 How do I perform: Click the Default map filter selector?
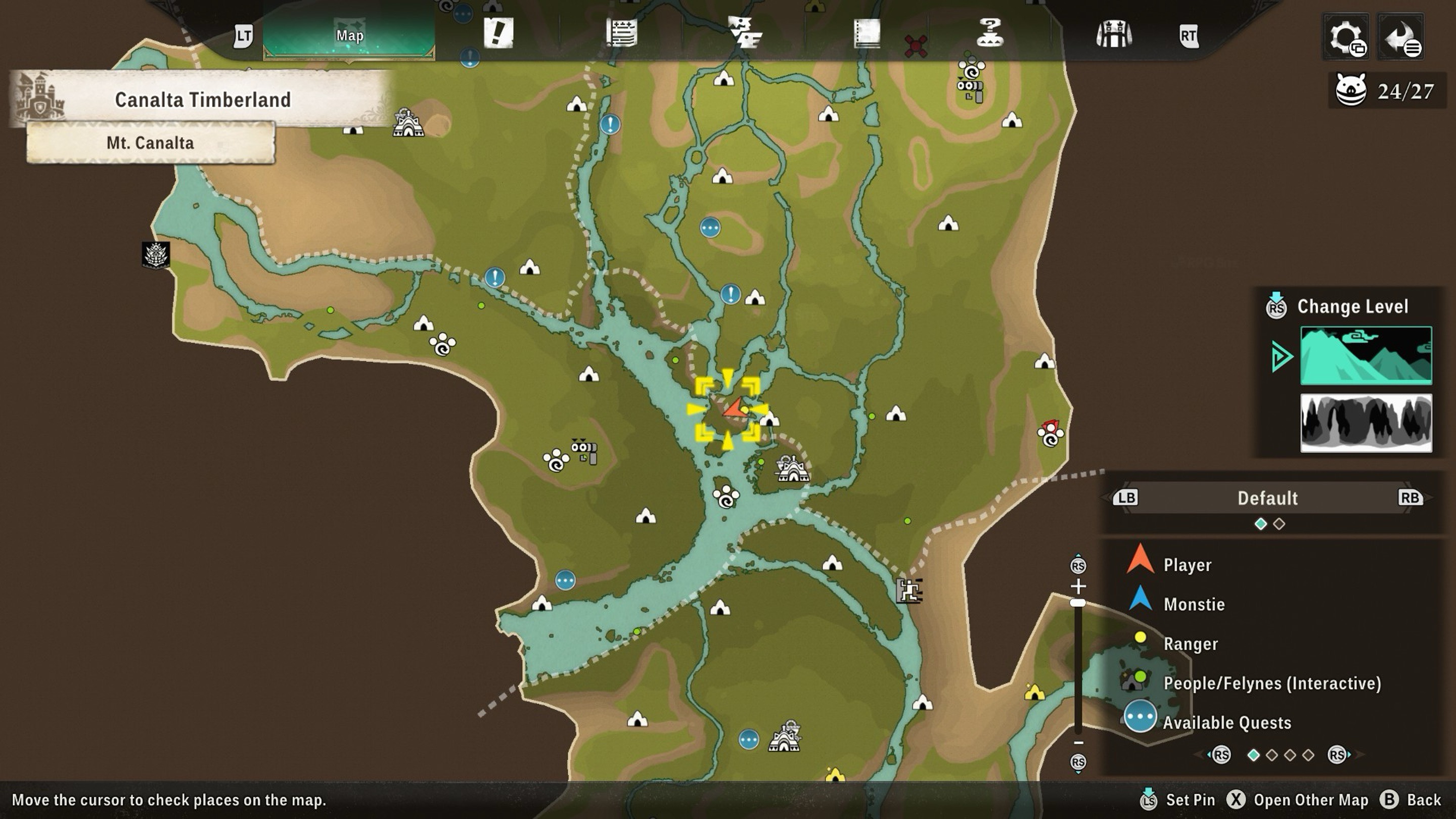1267,498
